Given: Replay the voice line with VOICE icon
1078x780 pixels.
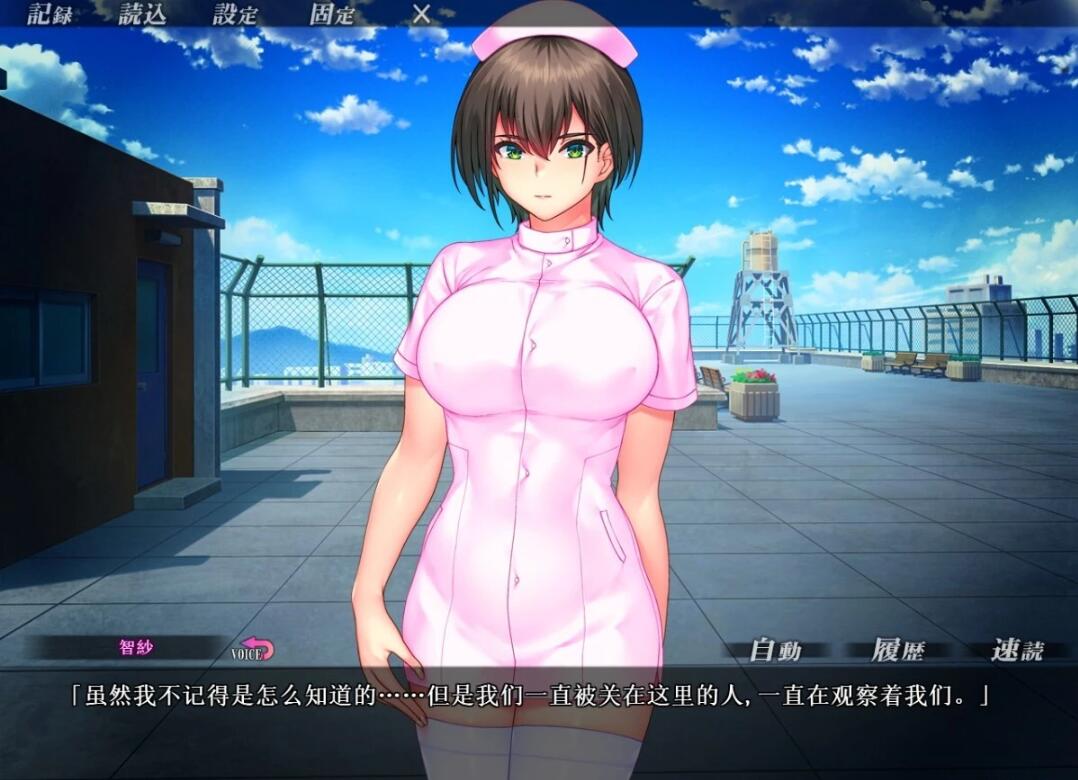Looking at the screenshot, I should tap(254, 649).
